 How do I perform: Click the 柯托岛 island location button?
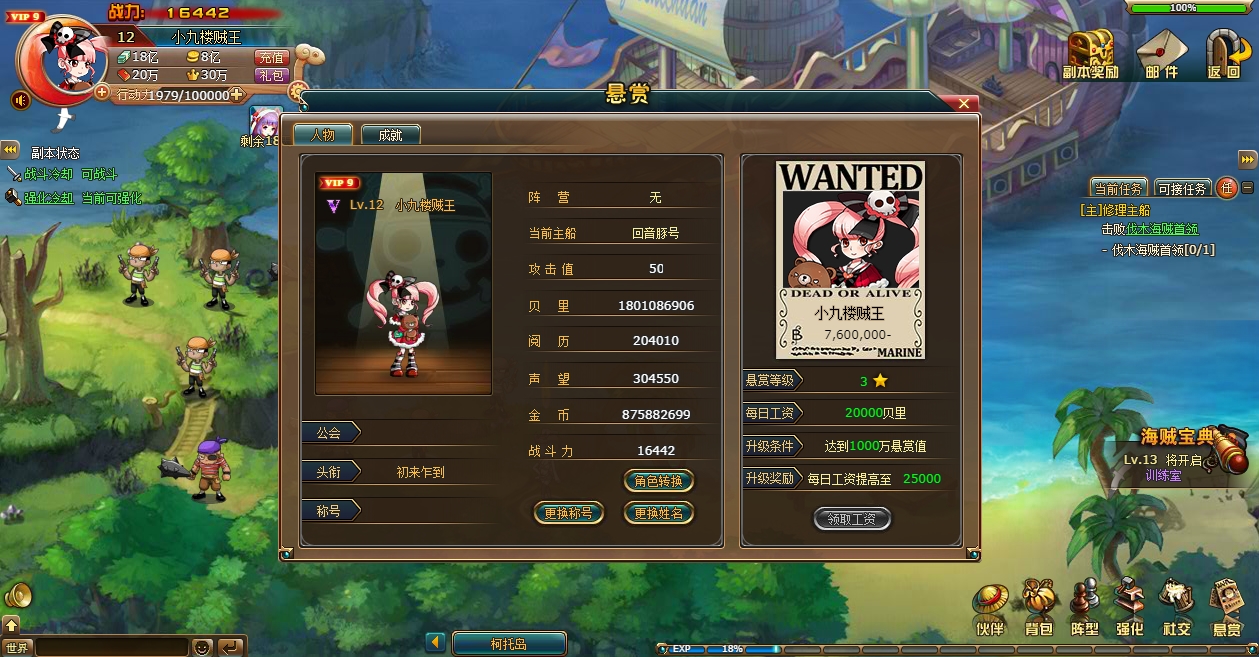pyautogui.click(x=509, y=644)
